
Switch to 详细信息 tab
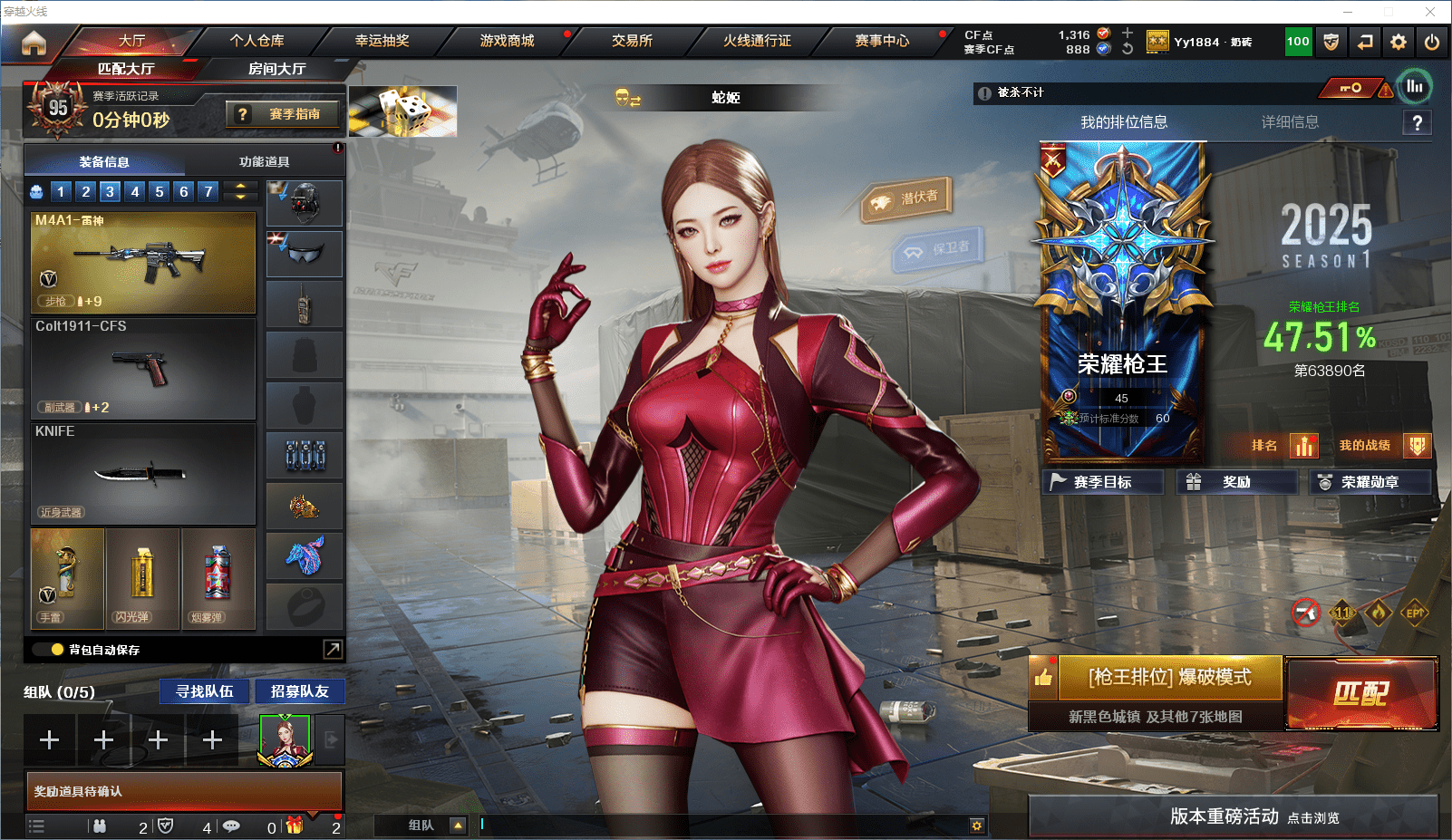[x=1290, y=122]
